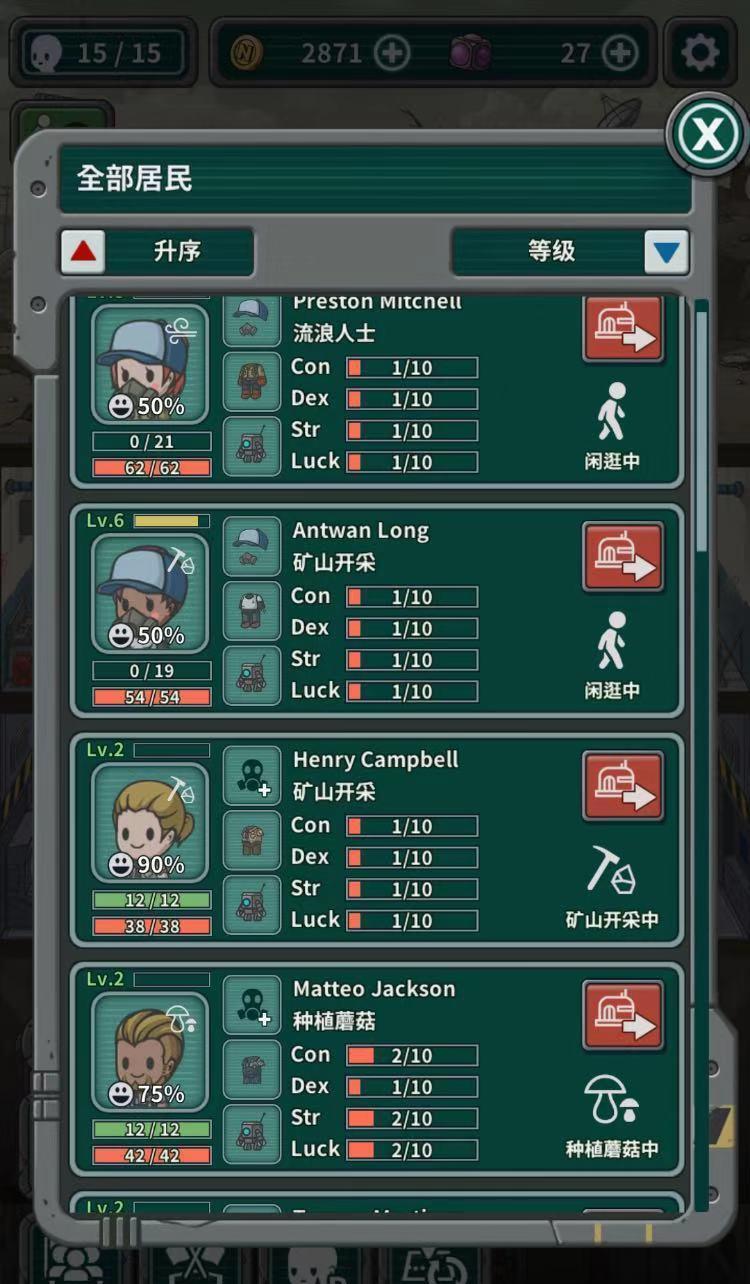Select Antwan Long's portrait
This screenshot has width=750, height=1284.
(150, 594)
